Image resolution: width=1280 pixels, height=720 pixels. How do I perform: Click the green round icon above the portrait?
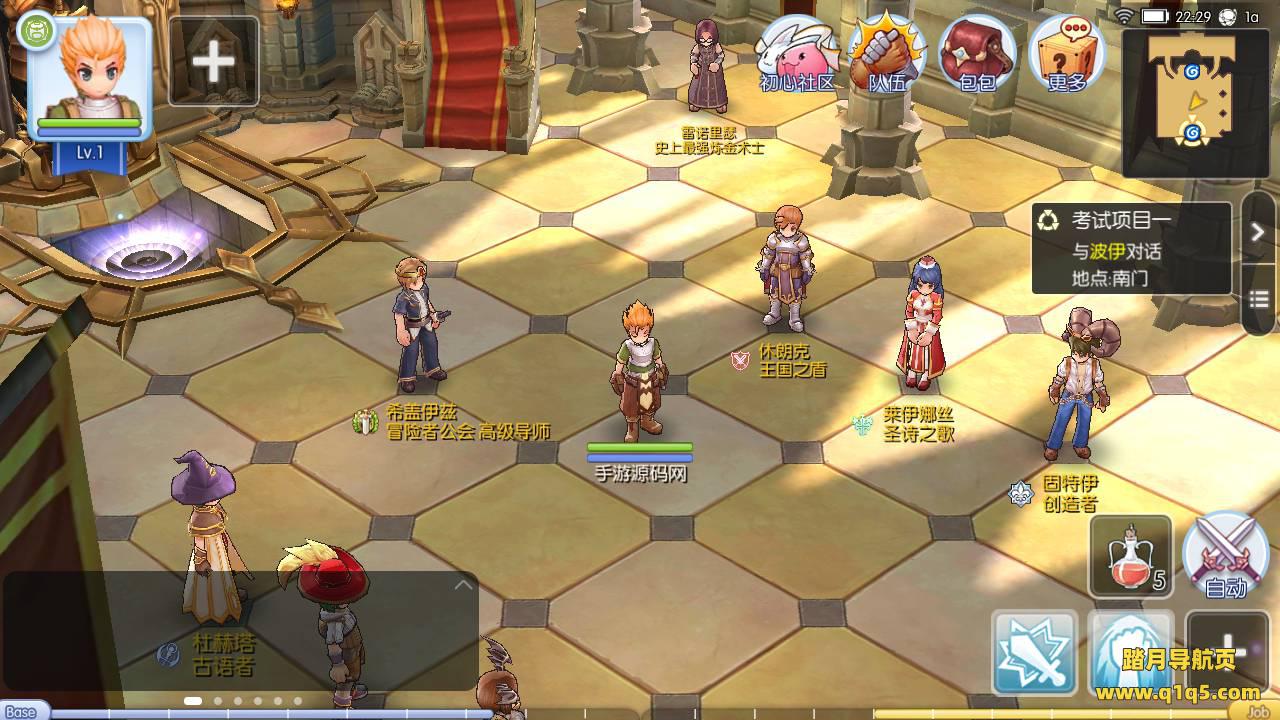(x=36, y=30)
